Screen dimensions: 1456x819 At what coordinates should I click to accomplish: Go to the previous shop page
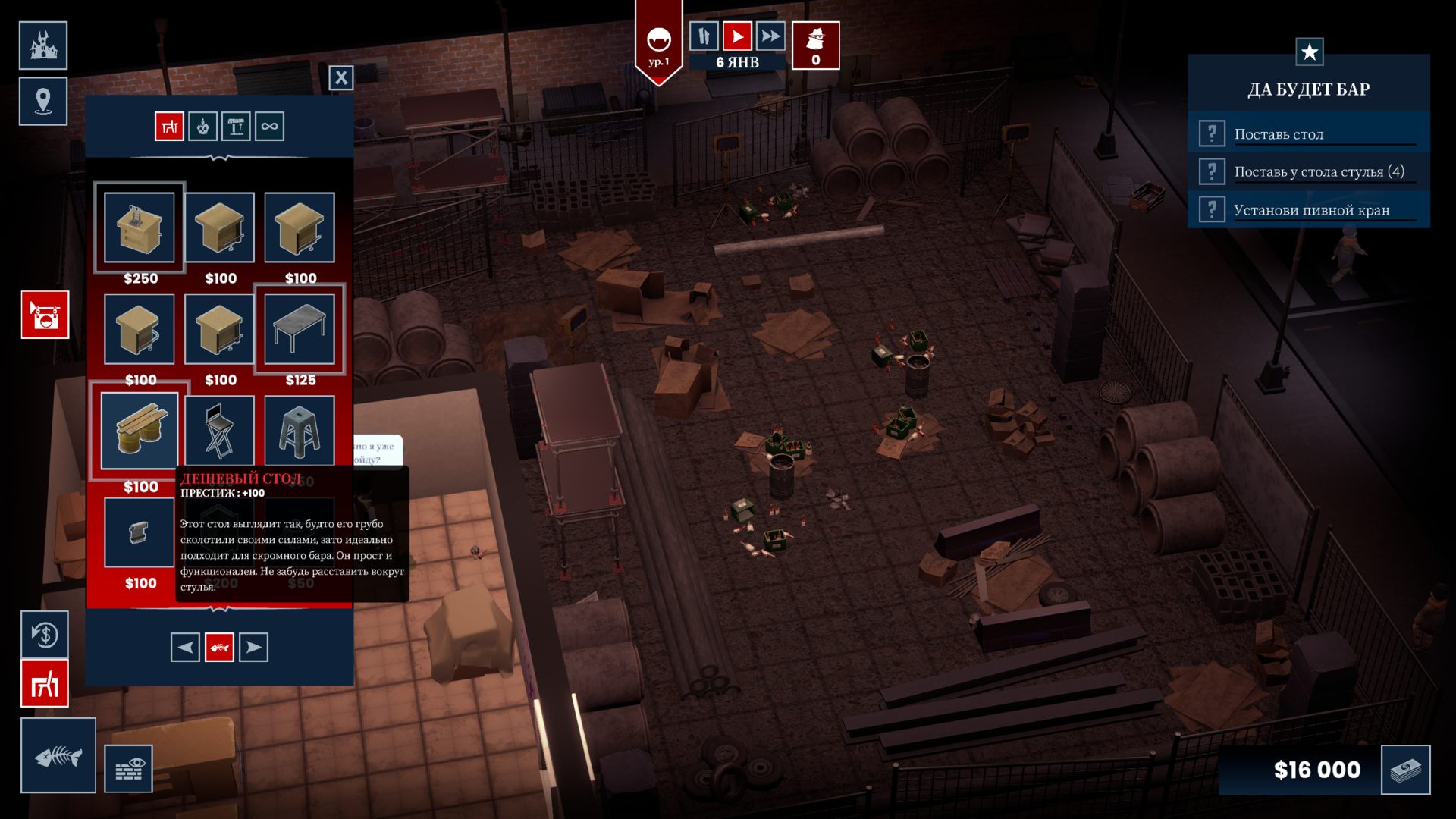point(185,647)
